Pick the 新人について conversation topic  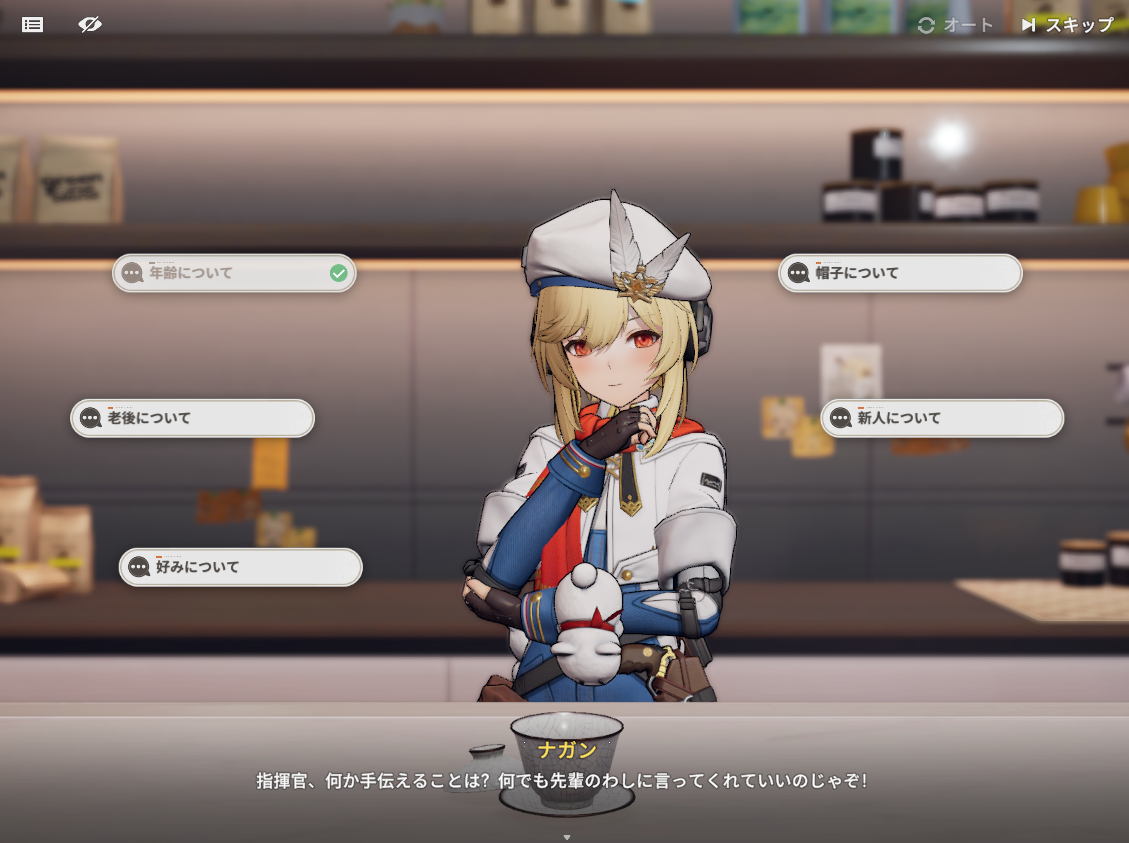coord(942,418)
